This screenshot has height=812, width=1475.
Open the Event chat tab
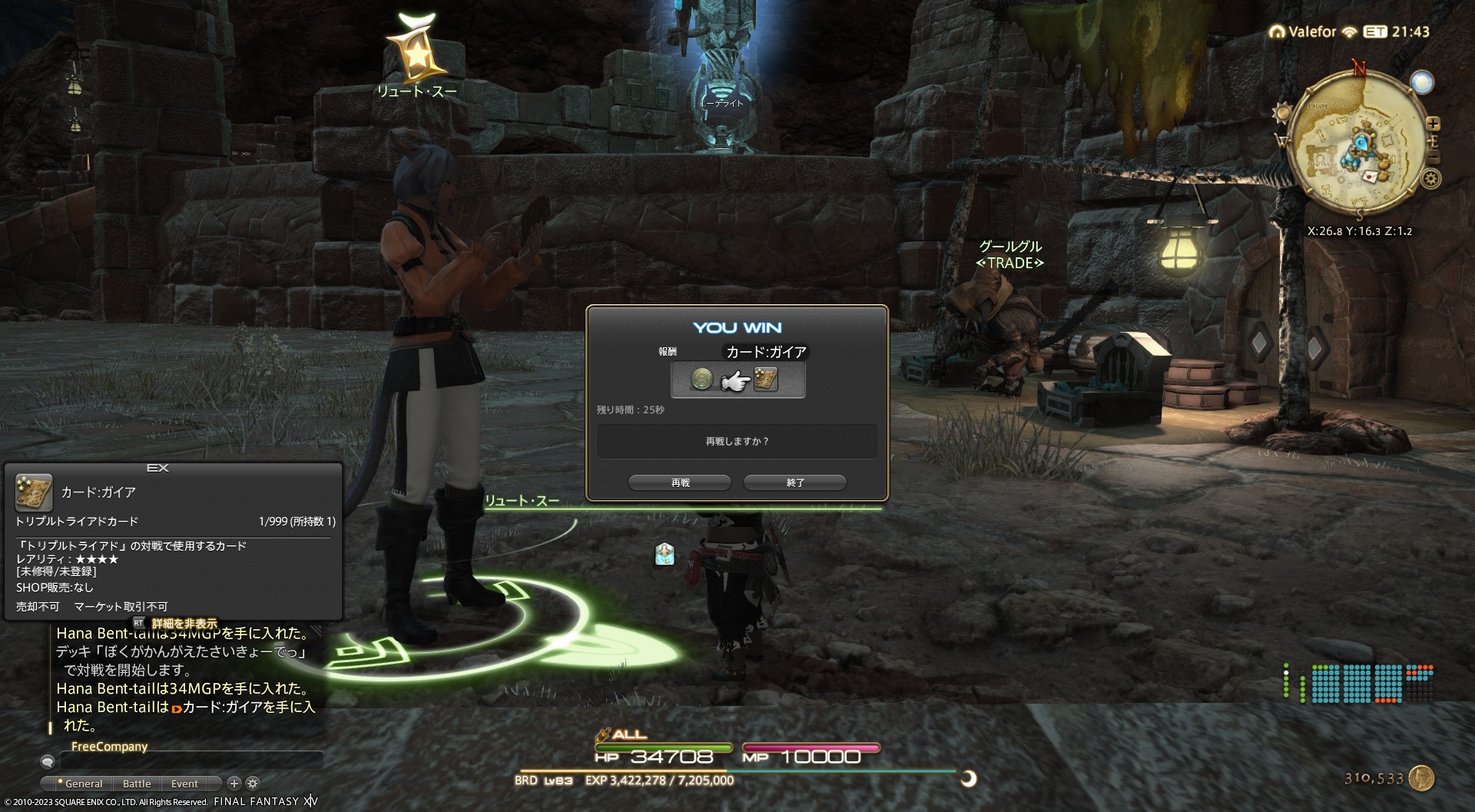[184, 784]
